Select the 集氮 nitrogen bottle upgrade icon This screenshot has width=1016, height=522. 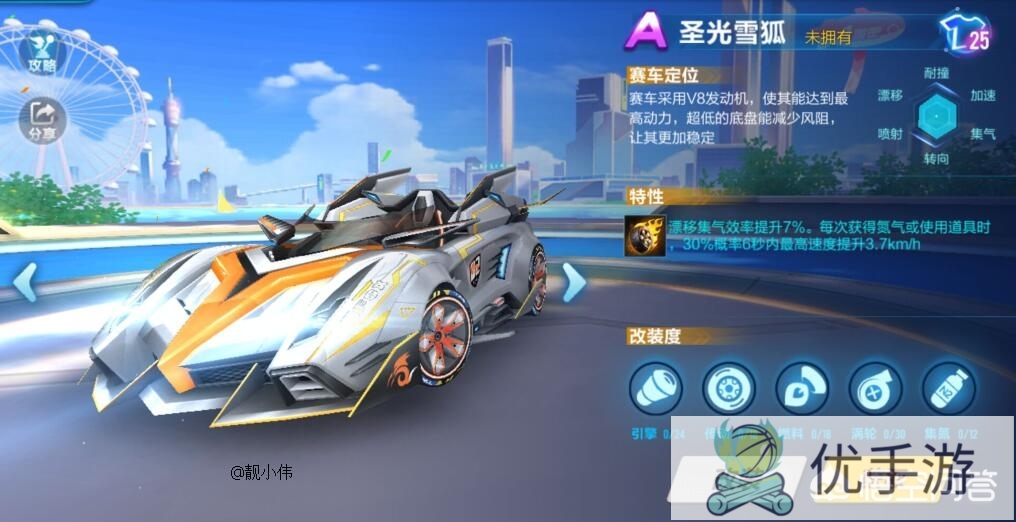coord(948,388)
